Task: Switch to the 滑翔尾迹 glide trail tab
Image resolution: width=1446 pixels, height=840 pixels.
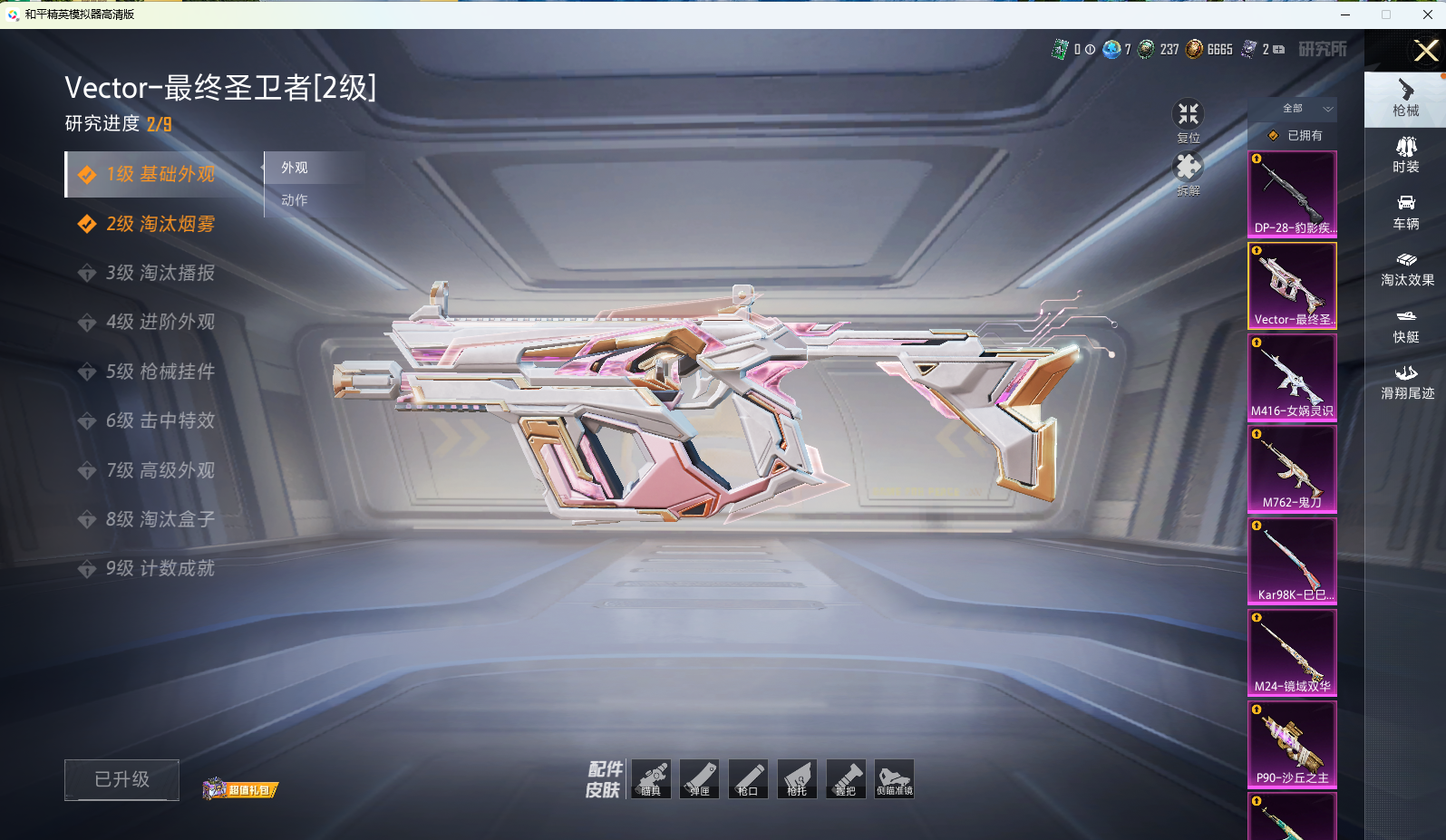Action: pos(1406,381)
